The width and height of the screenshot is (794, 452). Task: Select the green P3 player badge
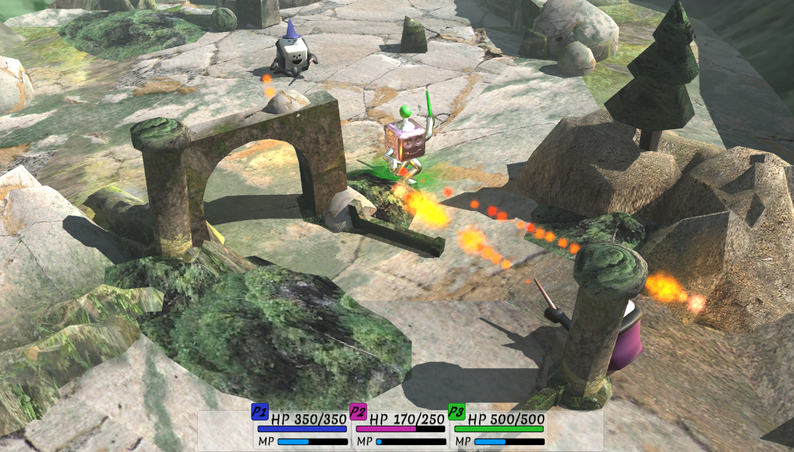[x=456, y=412]
